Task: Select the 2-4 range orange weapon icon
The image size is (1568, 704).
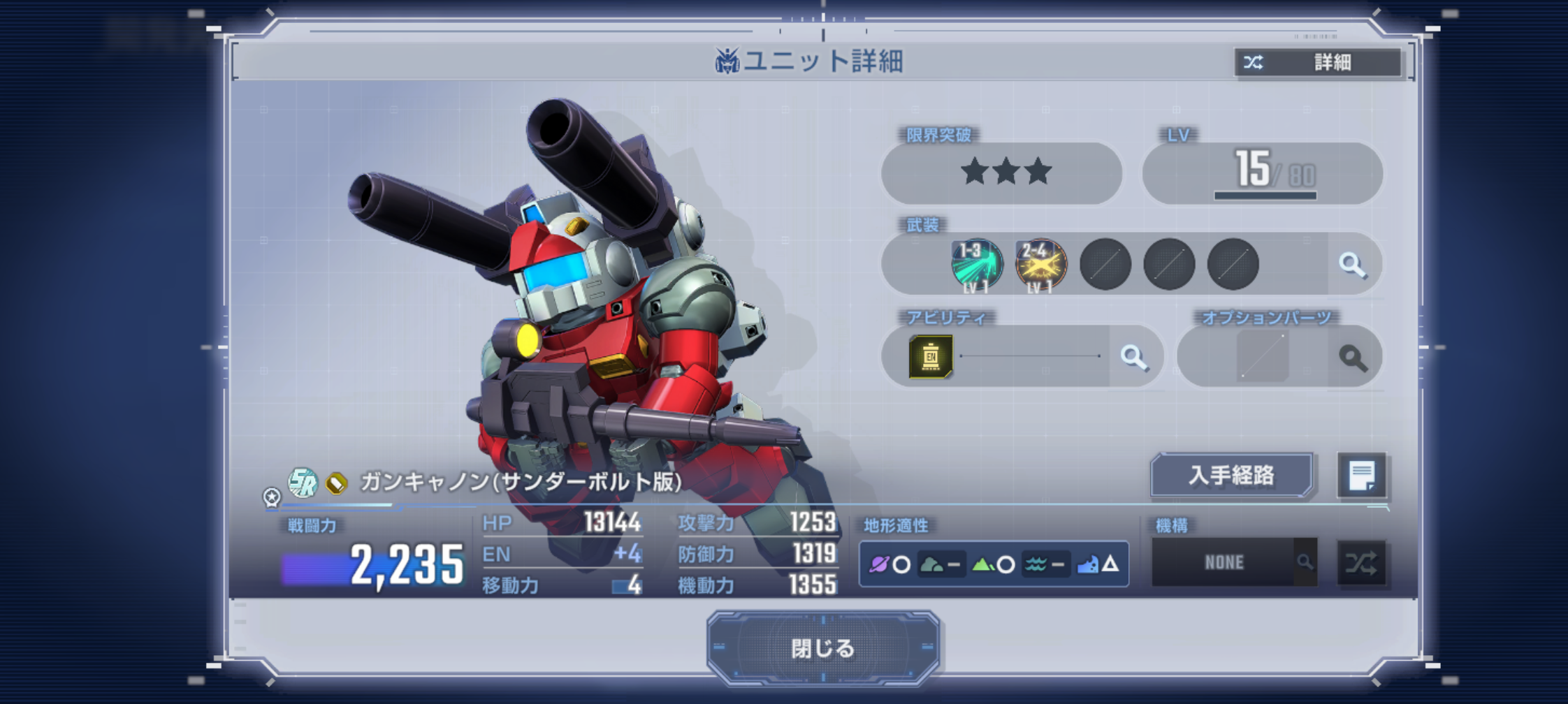Action: coord(1040,265)
